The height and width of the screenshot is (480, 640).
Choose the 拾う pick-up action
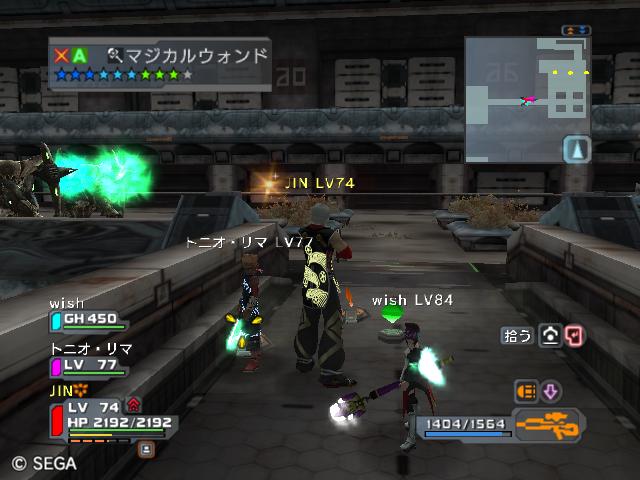pos(516,337)
